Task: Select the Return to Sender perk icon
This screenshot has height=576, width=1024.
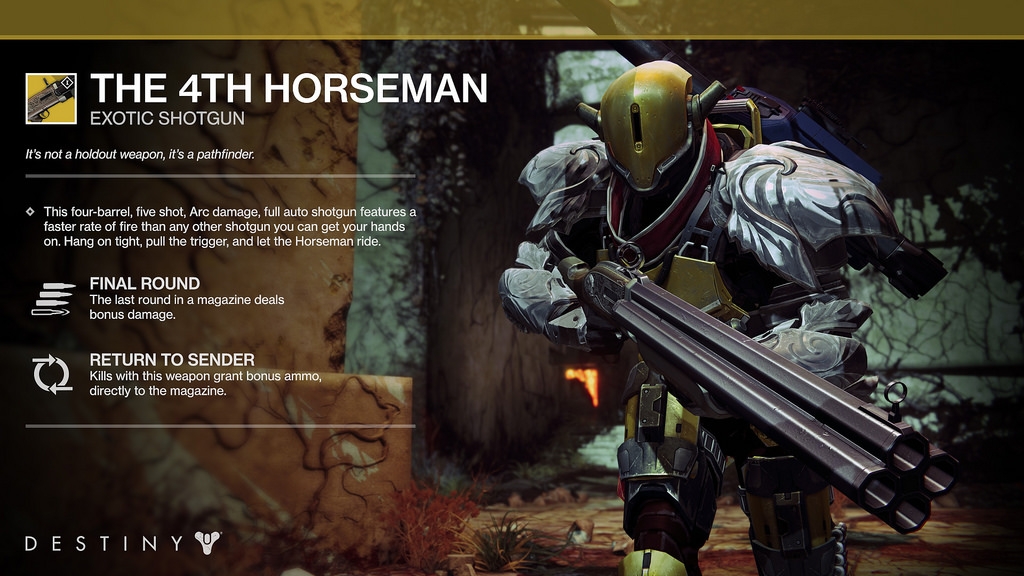Action: pyautogui.click(x=52, y=373)
